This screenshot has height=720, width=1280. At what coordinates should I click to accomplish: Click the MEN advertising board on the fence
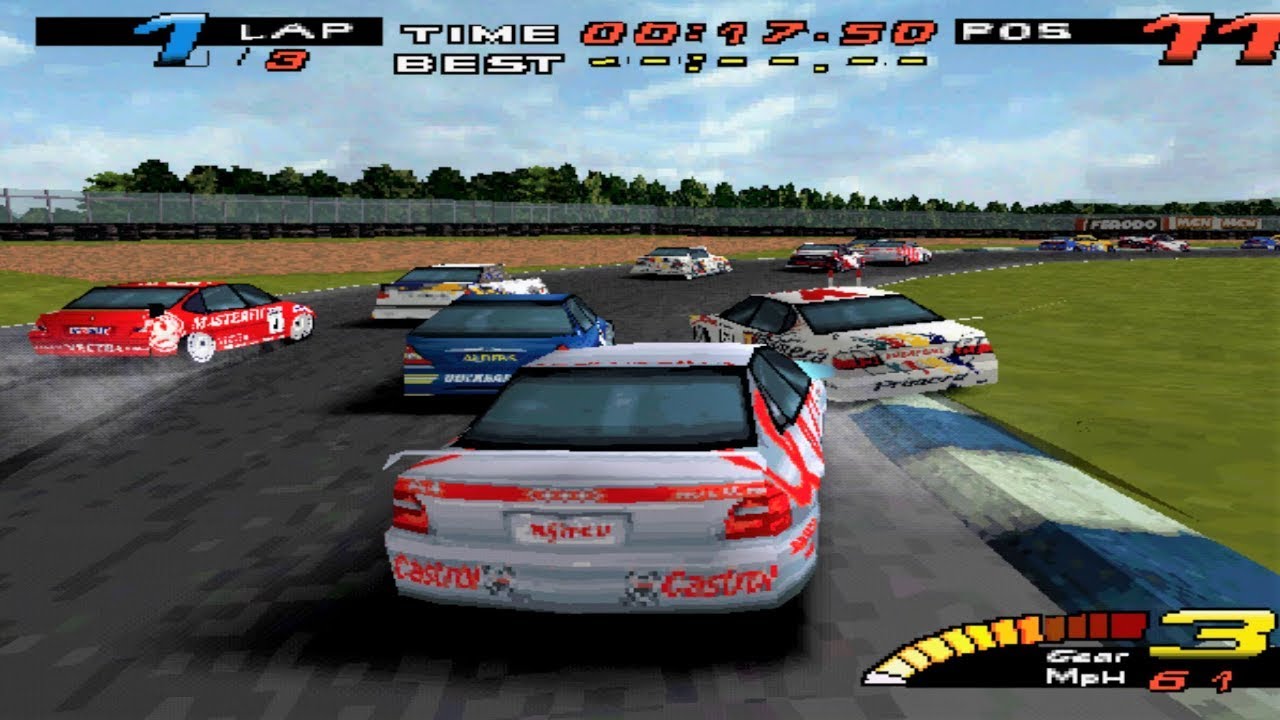(1197, 222)
